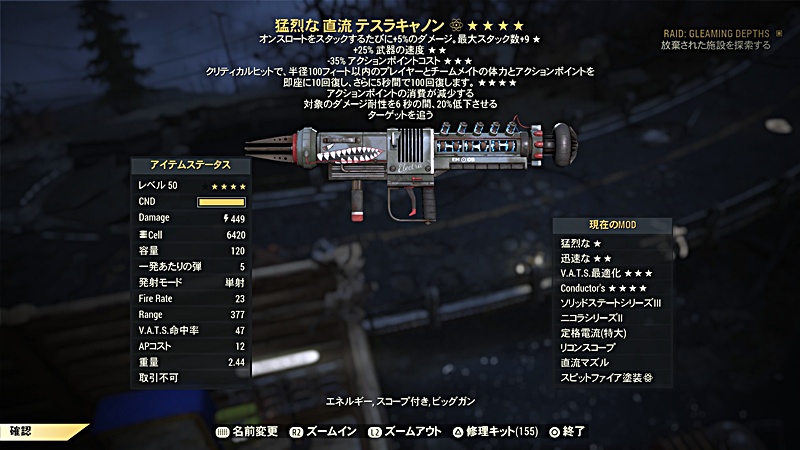Screen dimensions: 800x450
Task: Choose the 名前変更 rename option
Action: pyautogui.click(x=249, y=431)
